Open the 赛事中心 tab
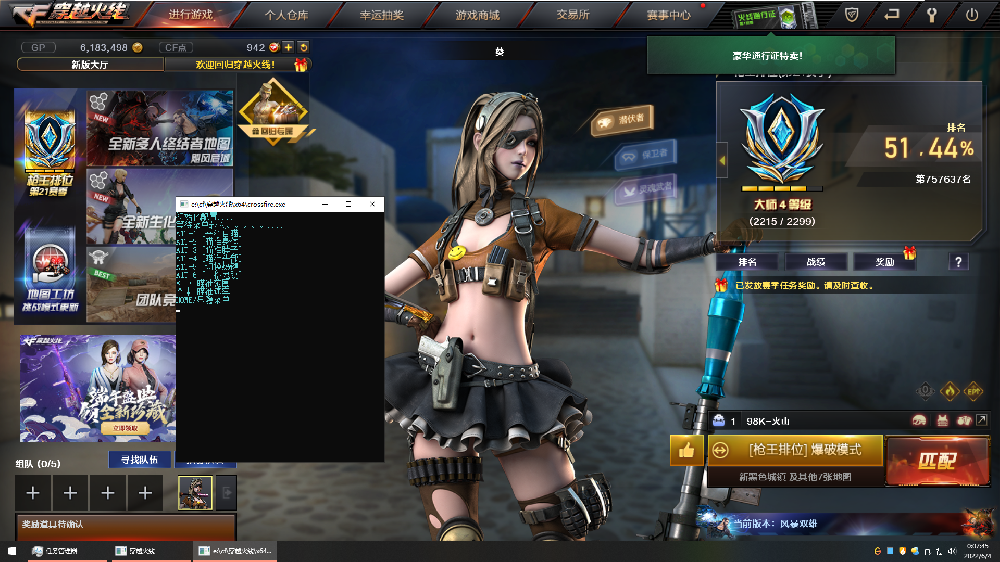1000x562 pixels. 668,15
